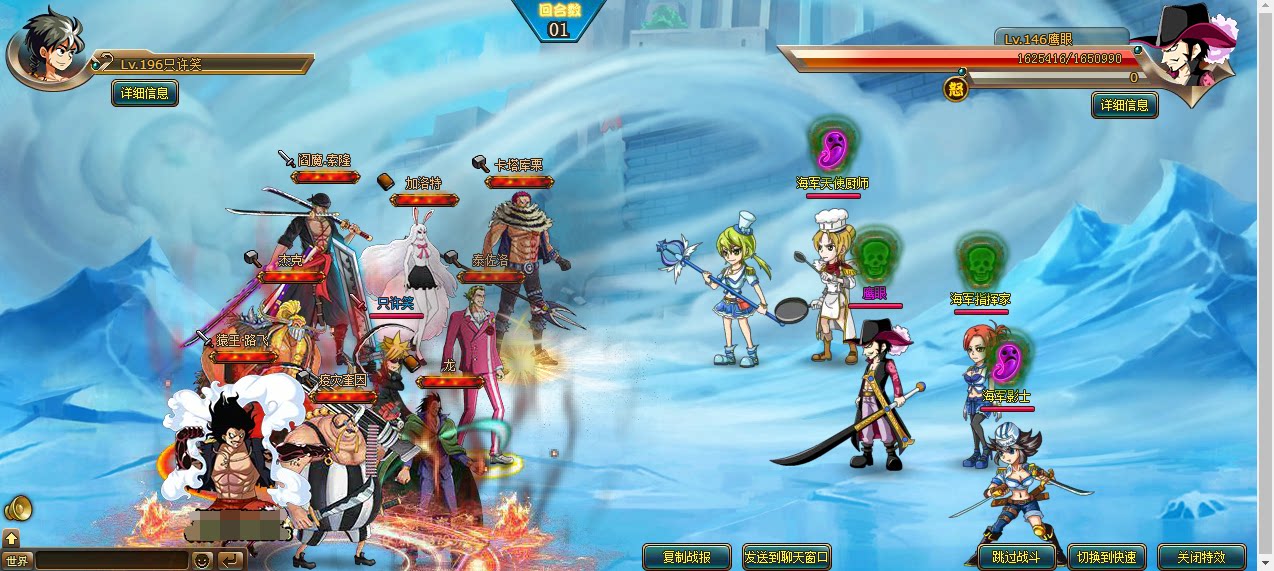1274x571 pixels.
Task: Click the page scrollbar down arrow
Action: click(x=1266, y=564)
